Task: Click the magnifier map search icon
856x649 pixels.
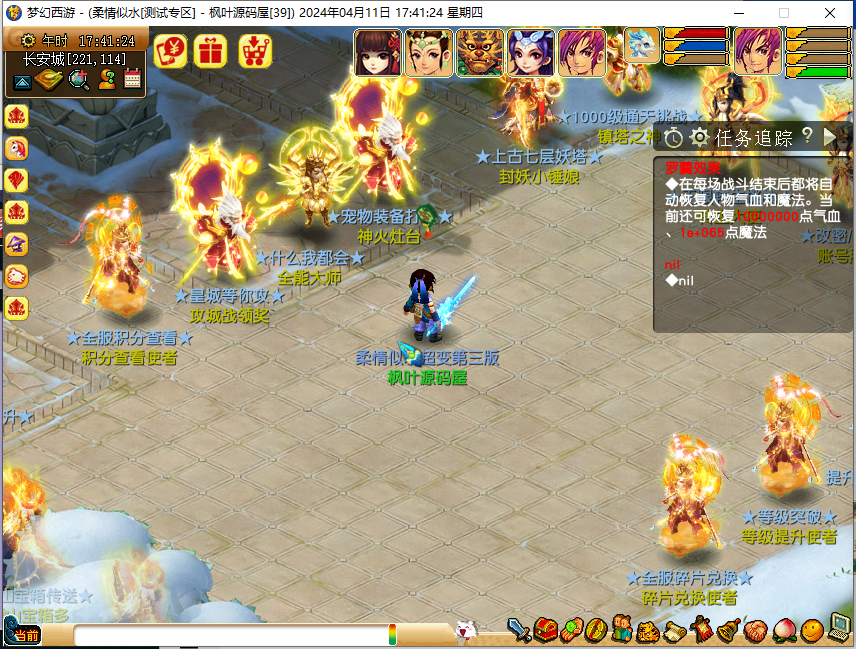Action: tap(79, 80)
